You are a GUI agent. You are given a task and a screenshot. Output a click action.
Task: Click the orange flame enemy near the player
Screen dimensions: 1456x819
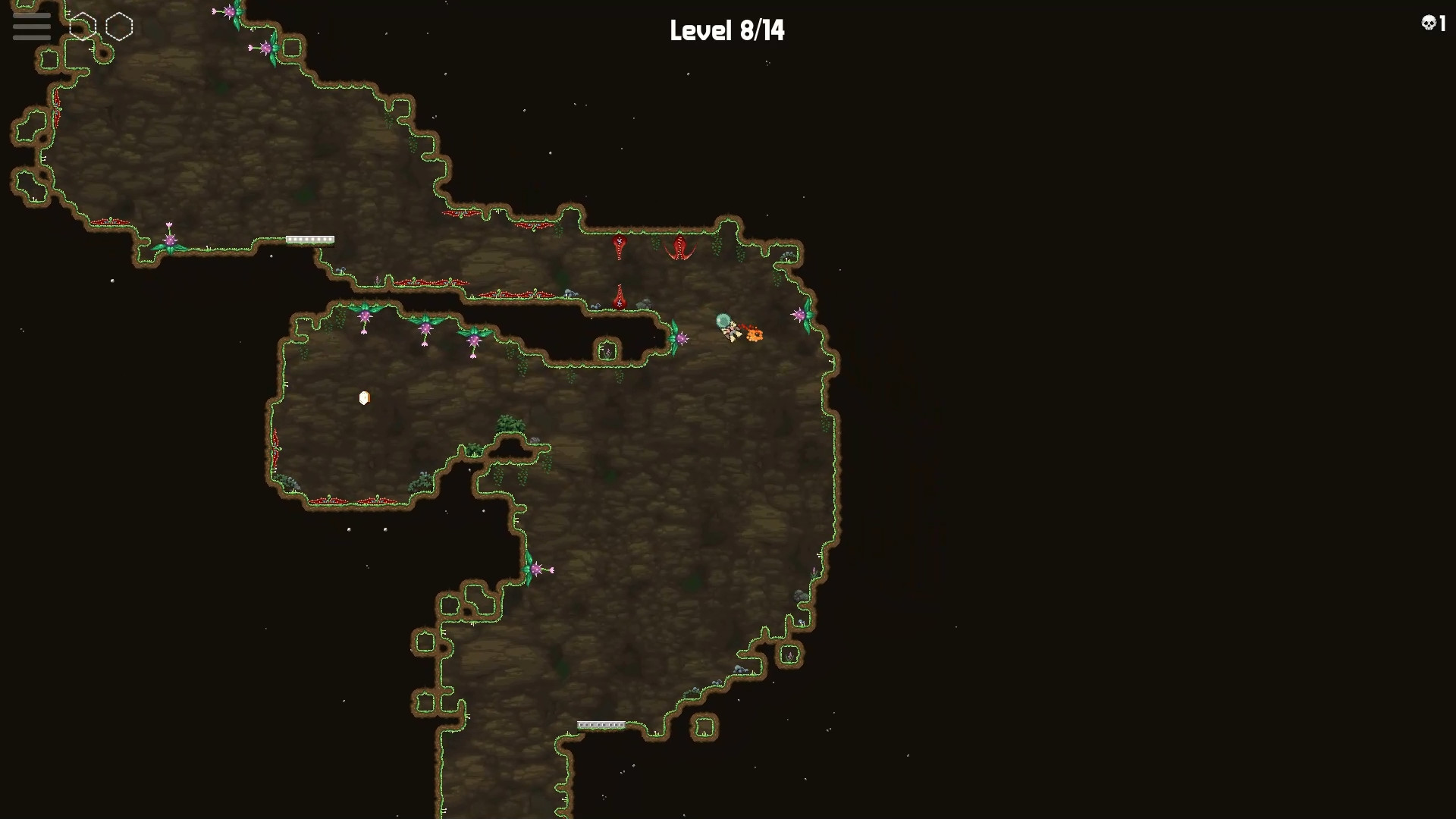pos(755,336)
